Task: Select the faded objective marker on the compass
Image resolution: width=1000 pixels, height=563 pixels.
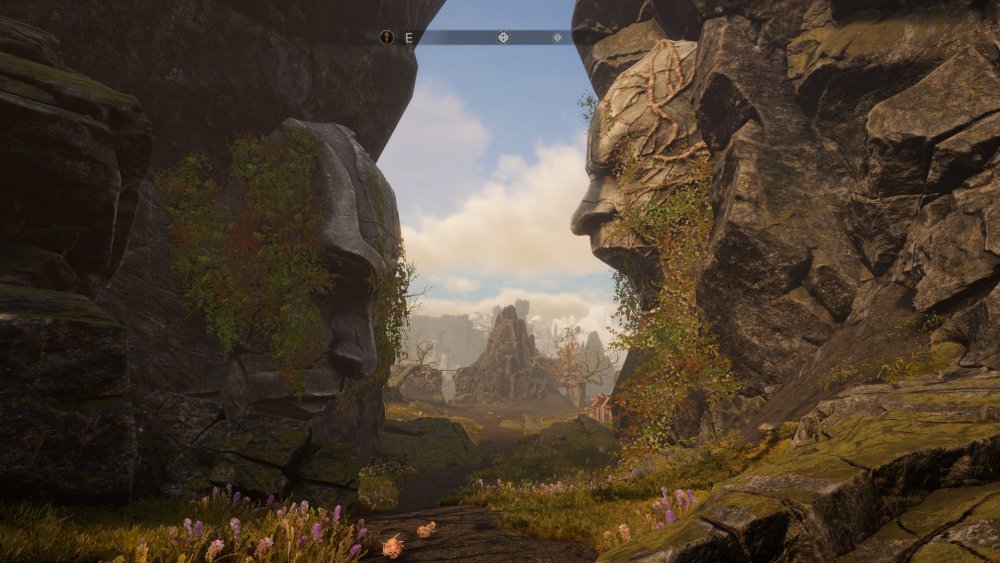Action: [557, 37]
